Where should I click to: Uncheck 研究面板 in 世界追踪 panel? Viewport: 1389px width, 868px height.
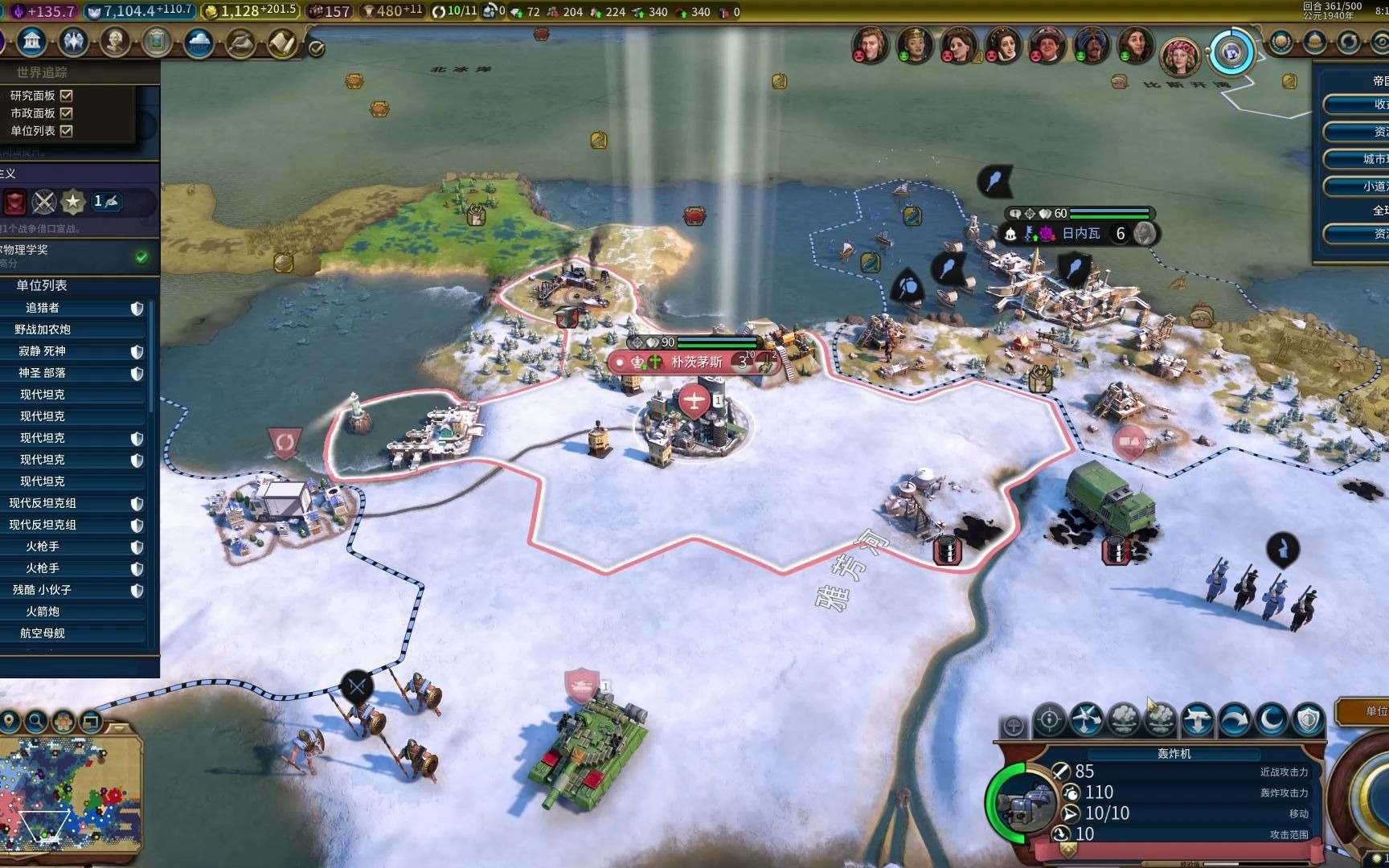pyautogui.click(x=68, y=95)
